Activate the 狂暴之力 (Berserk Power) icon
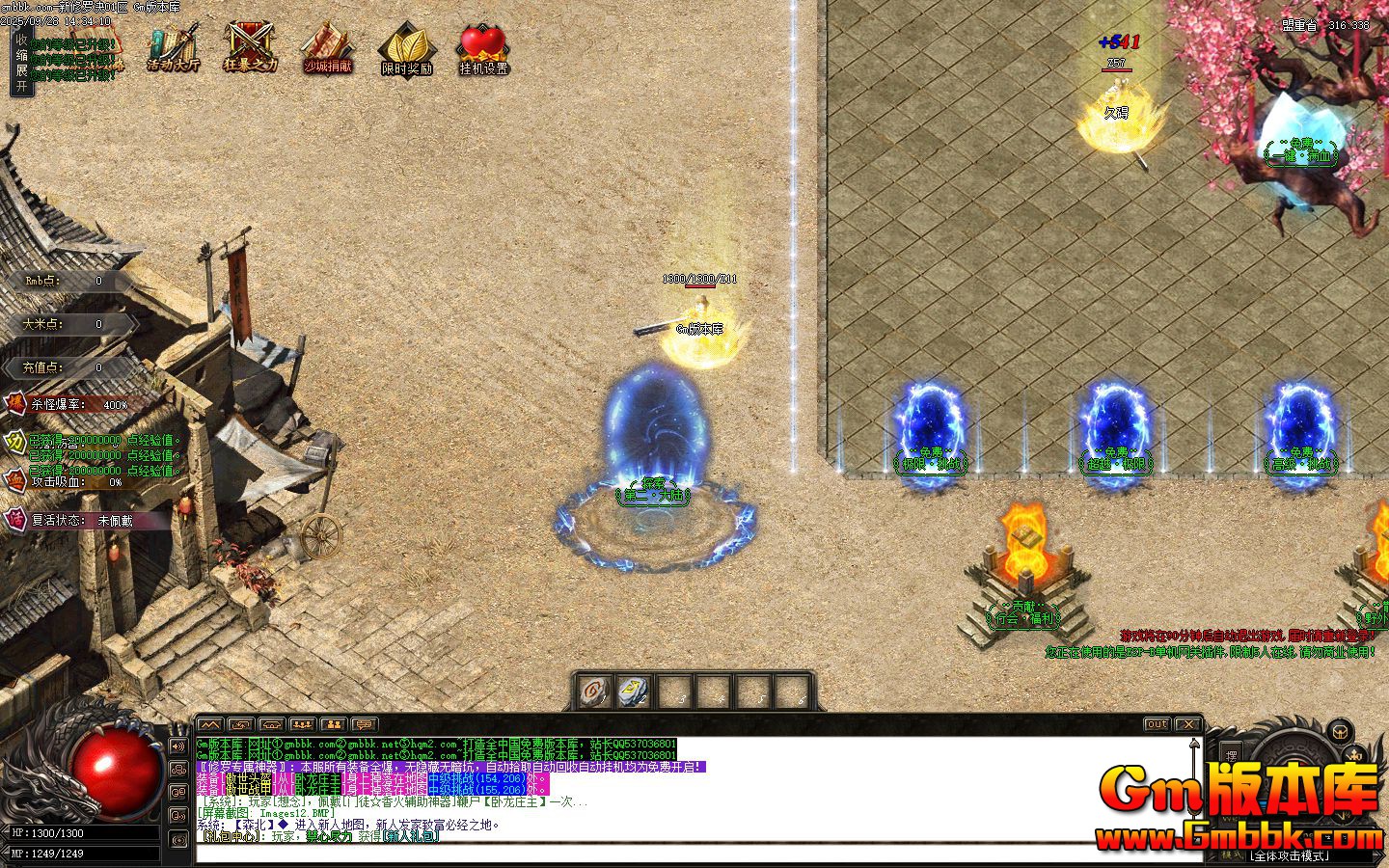 click(248, 46)
